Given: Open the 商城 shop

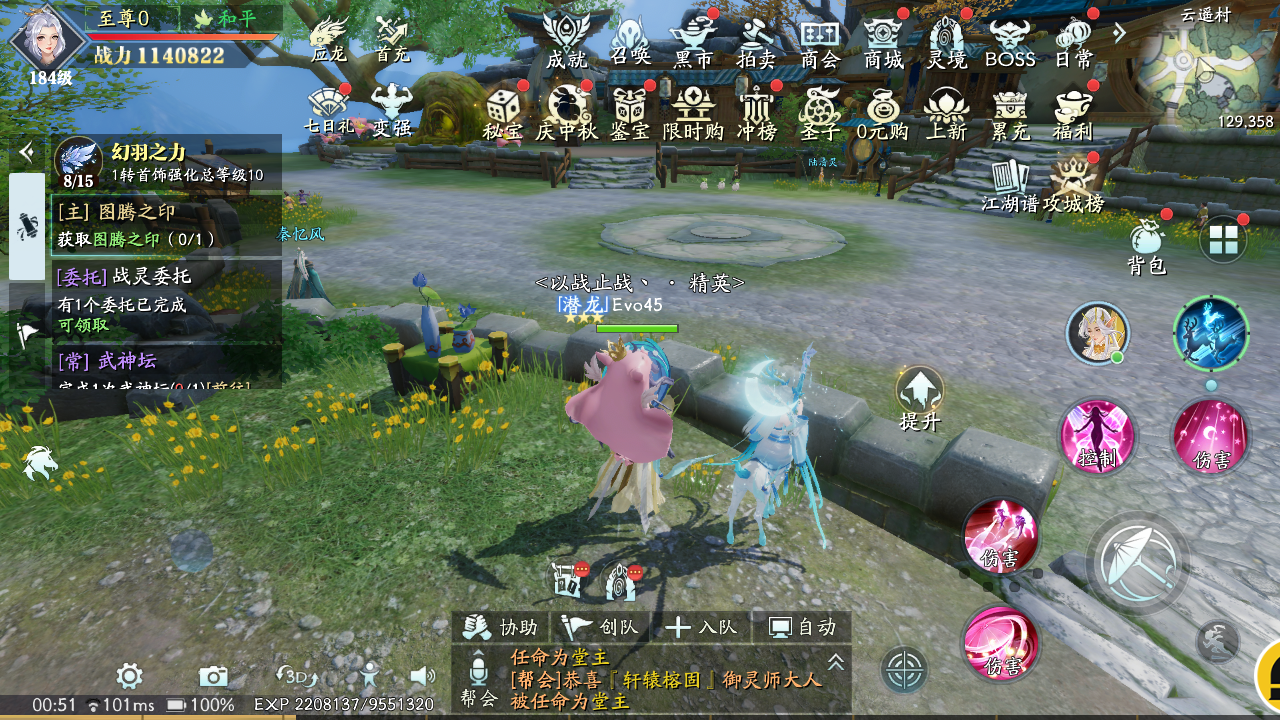Looking at the screenshot, I should pyautogui.click(x=884, y=40).
